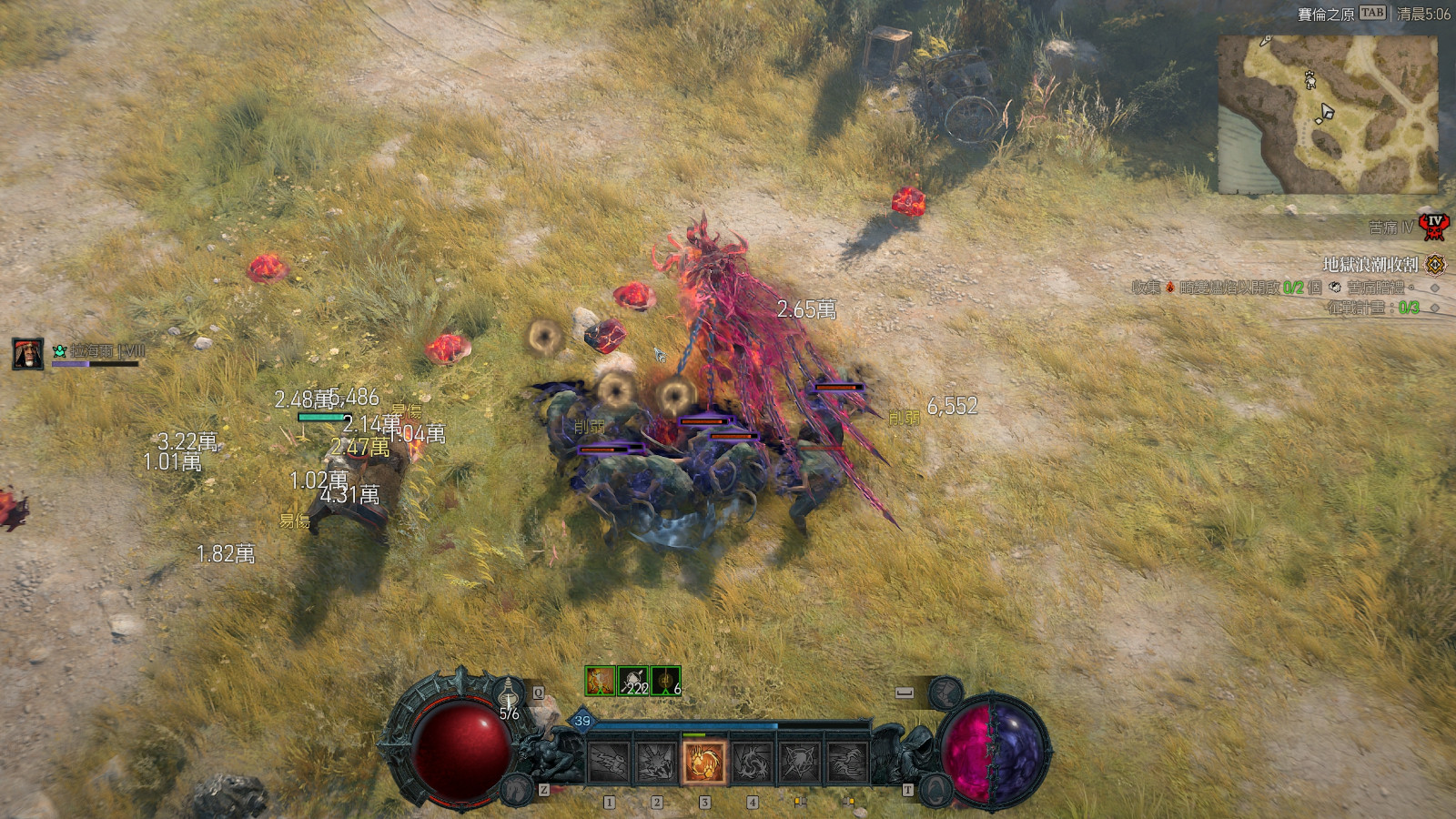Inspect the buff icon showing 222 stacks
This screenshot has height=819, width=1456.
click(632, 680)
